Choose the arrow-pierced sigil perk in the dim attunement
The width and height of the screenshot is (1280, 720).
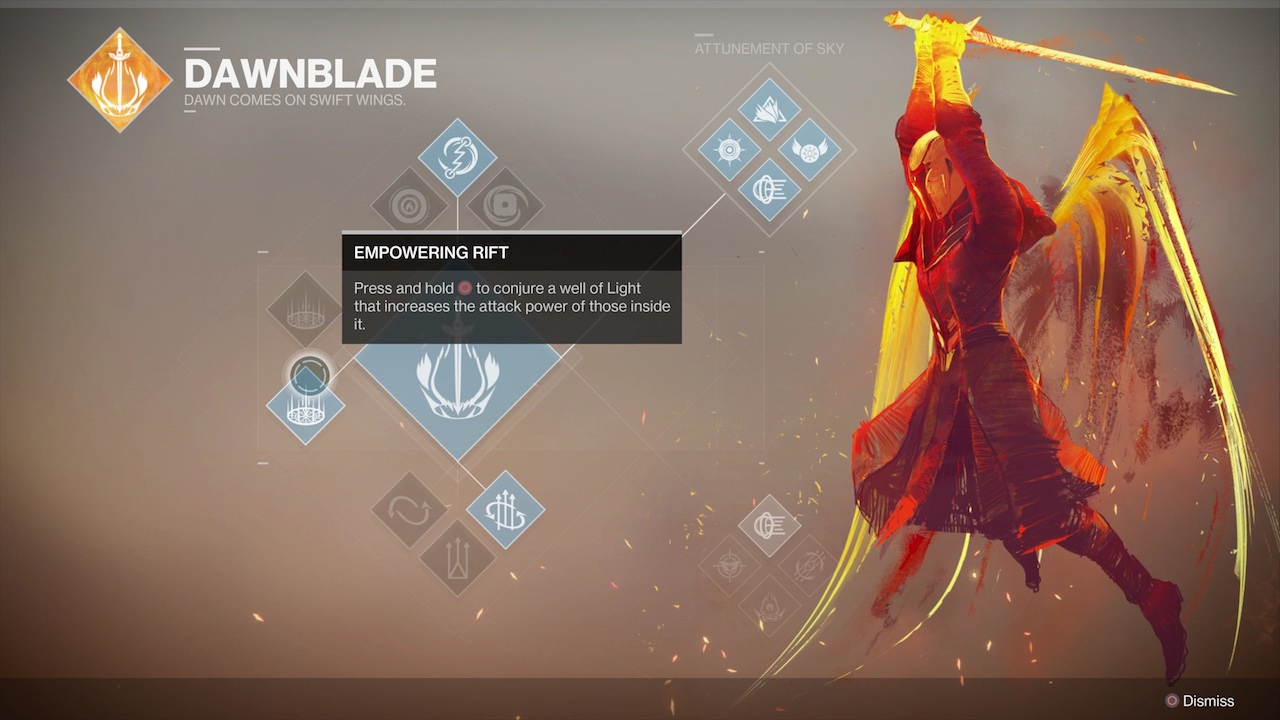coord(808,566)
